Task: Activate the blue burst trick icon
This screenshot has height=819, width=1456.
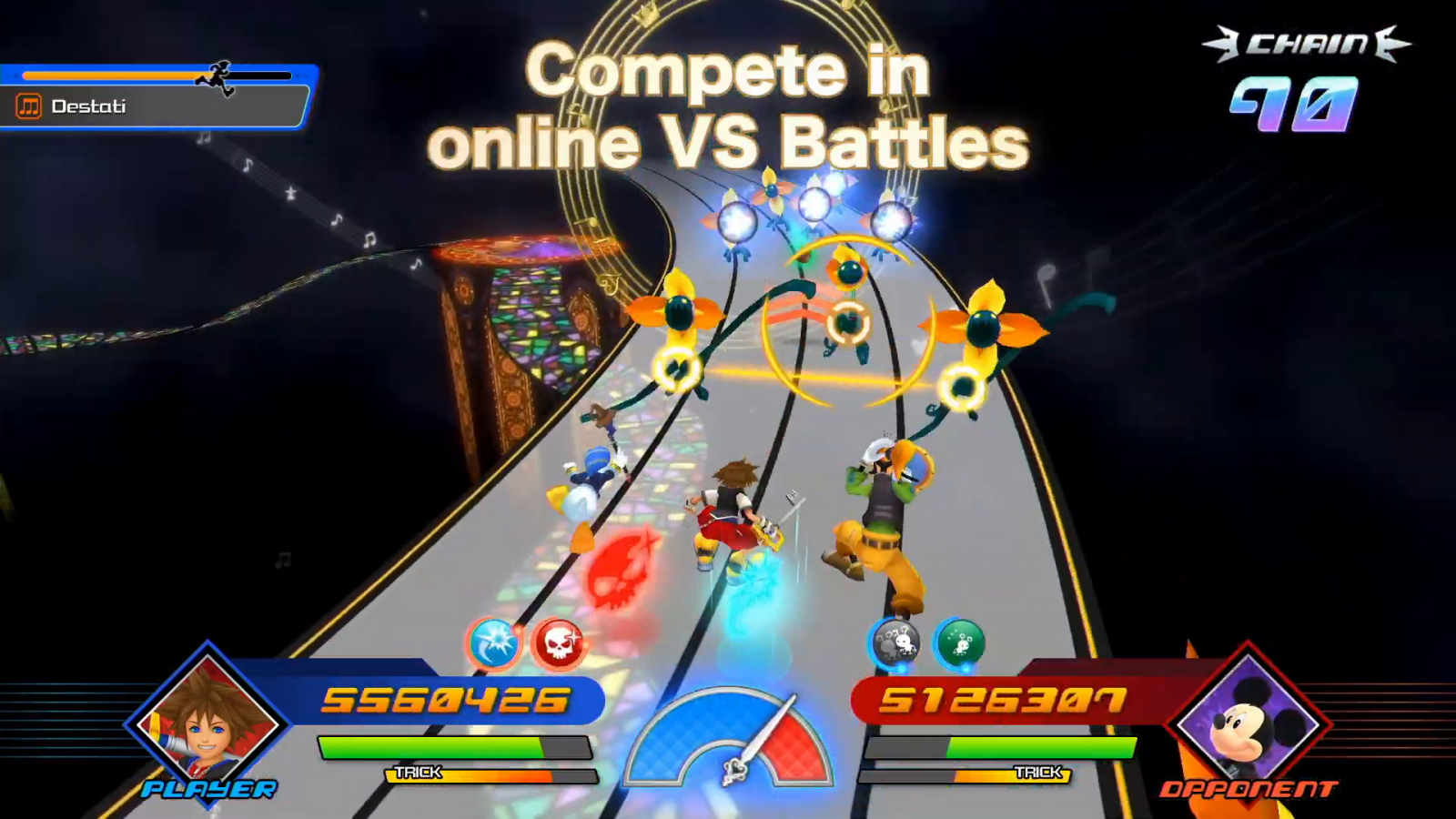Action: (494, 644)
